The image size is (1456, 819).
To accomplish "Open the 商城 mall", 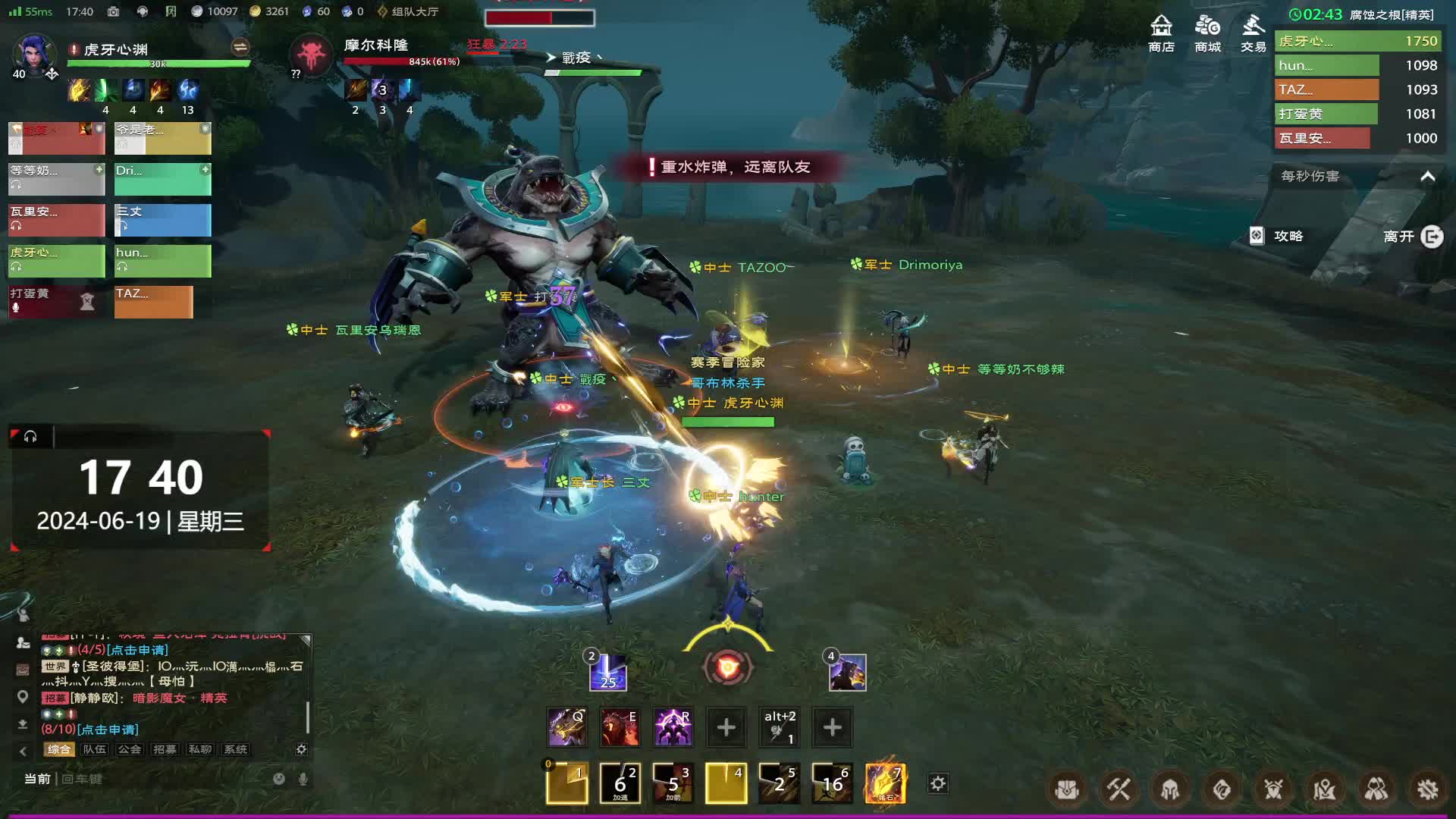I will [x=1207, y=33].
